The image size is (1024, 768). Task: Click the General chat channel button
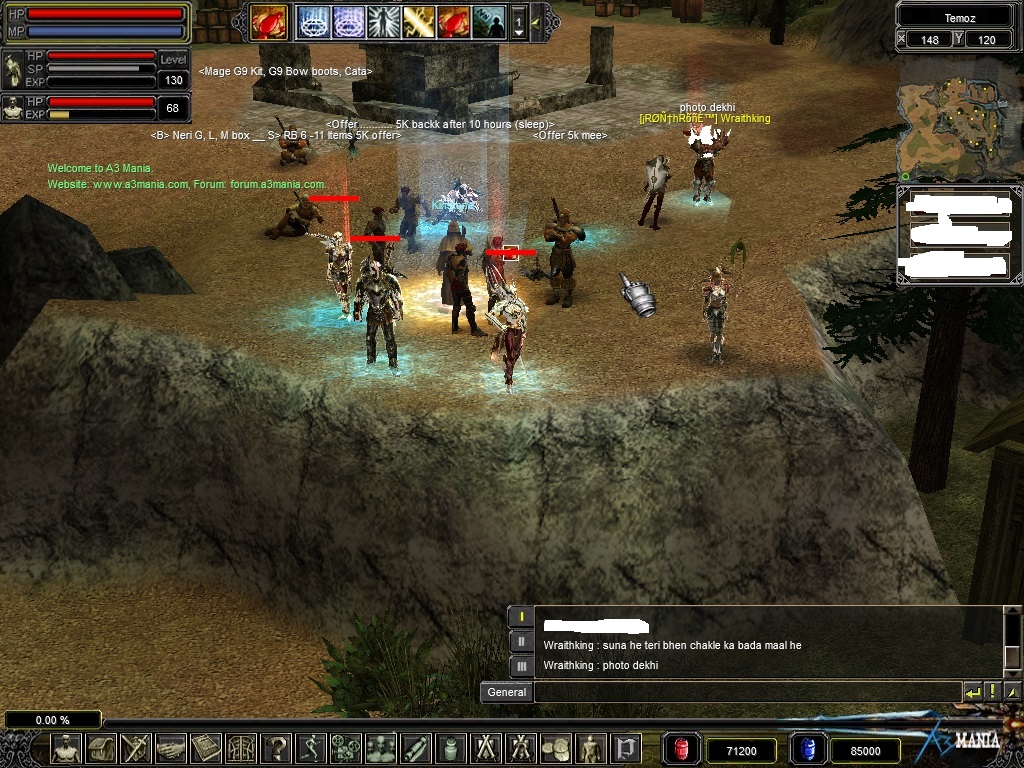[x=506, y=692]
